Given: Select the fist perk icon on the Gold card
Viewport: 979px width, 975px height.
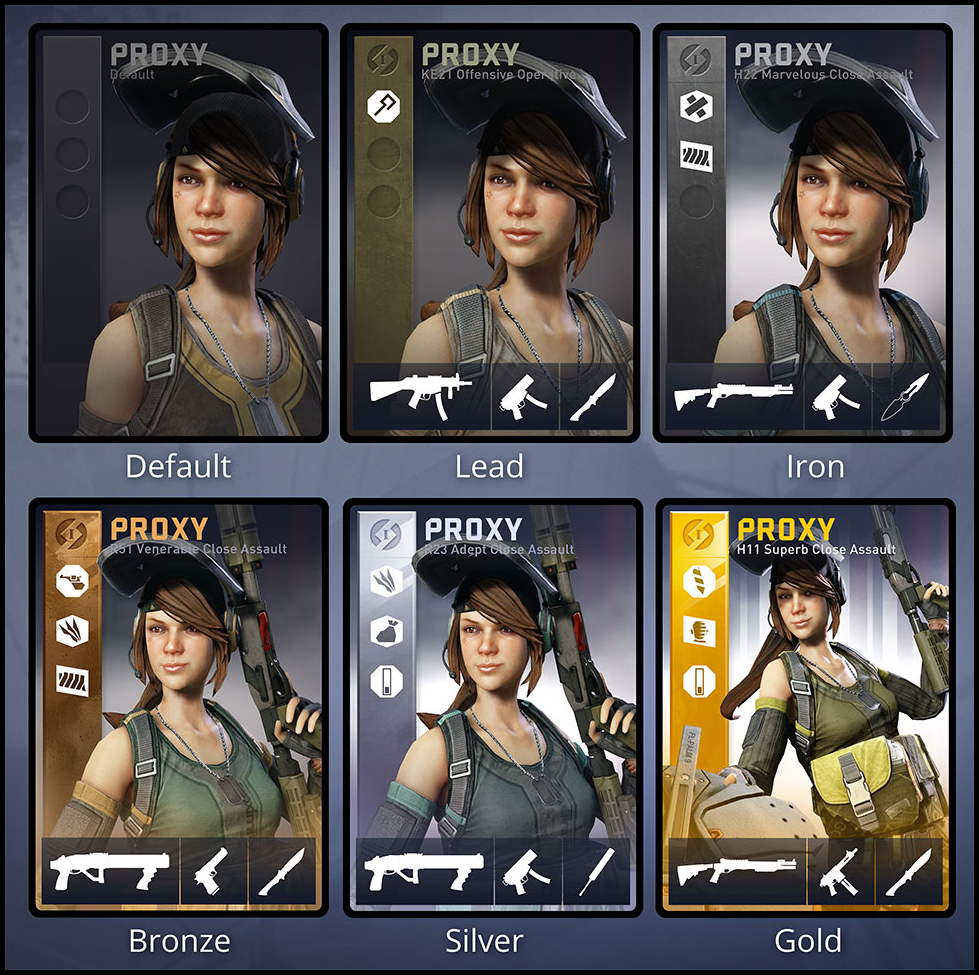Looking at the screenshot, I should pos(695,630).
